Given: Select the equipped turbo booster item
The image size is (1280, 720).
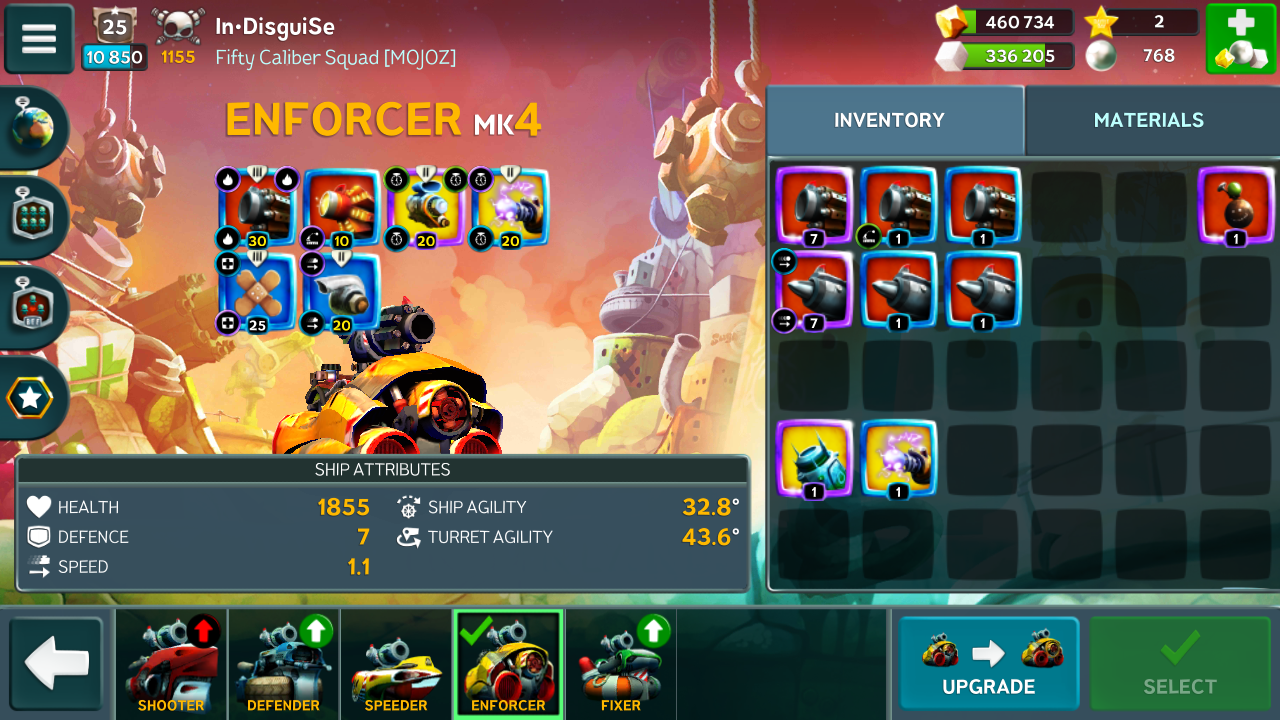Looking at the screenshot, I should pyautogui.click(x=341, y=291).
